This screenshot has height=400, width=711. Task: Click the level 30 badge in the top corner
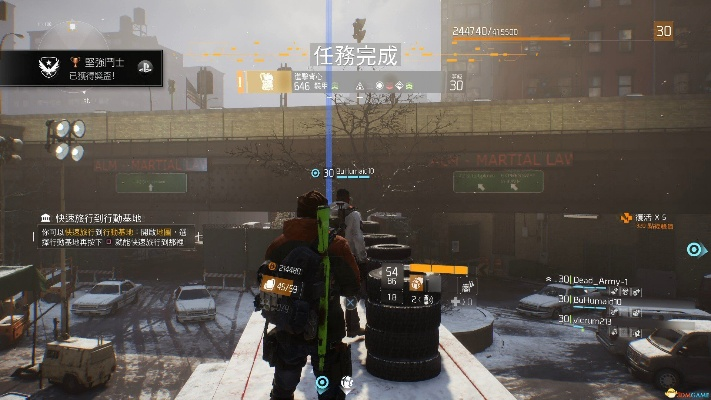[x=663, y=32]
